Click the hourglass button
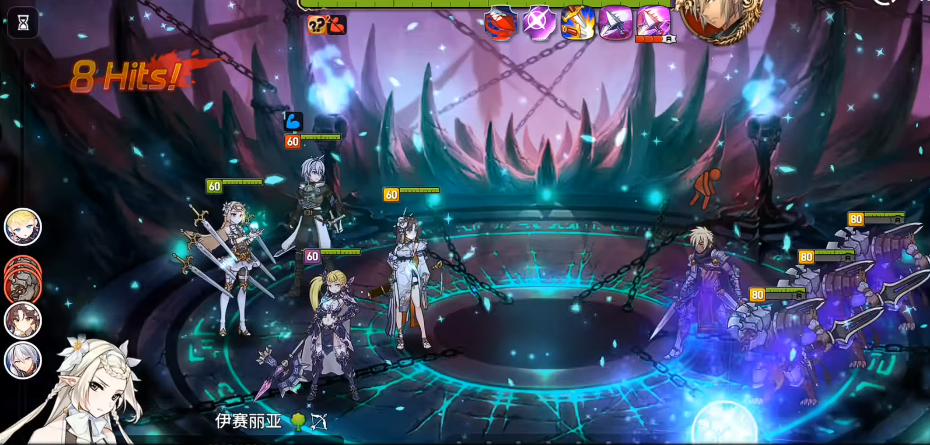 pyautogui.click(x=23, y=22)
